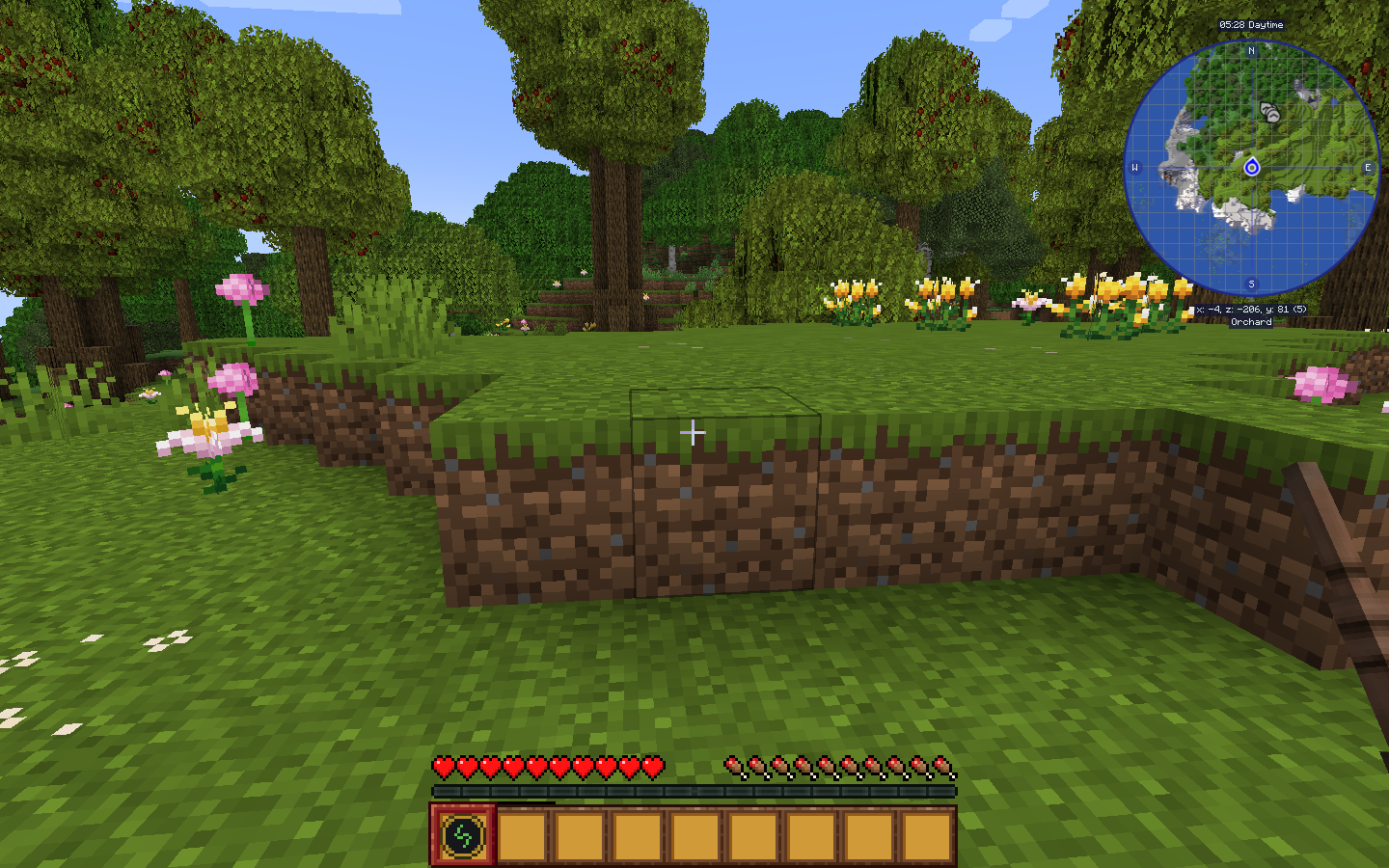Click the Orchard biome label below the minimap
This screenshot has height=868, width=1389.
coord(1251,322)
